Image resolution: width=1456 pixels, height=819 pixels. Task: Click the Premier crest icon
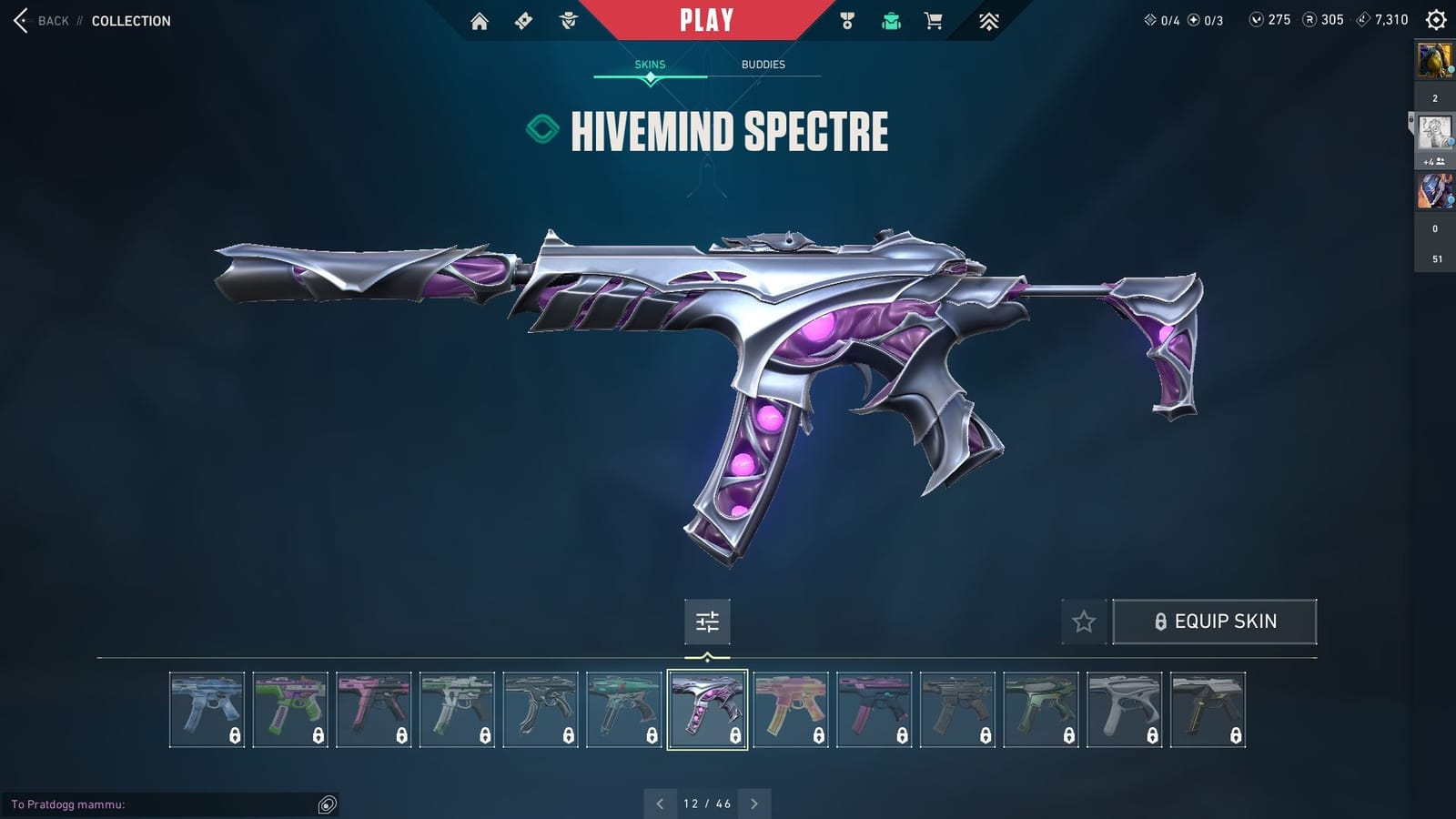point(985,19)
